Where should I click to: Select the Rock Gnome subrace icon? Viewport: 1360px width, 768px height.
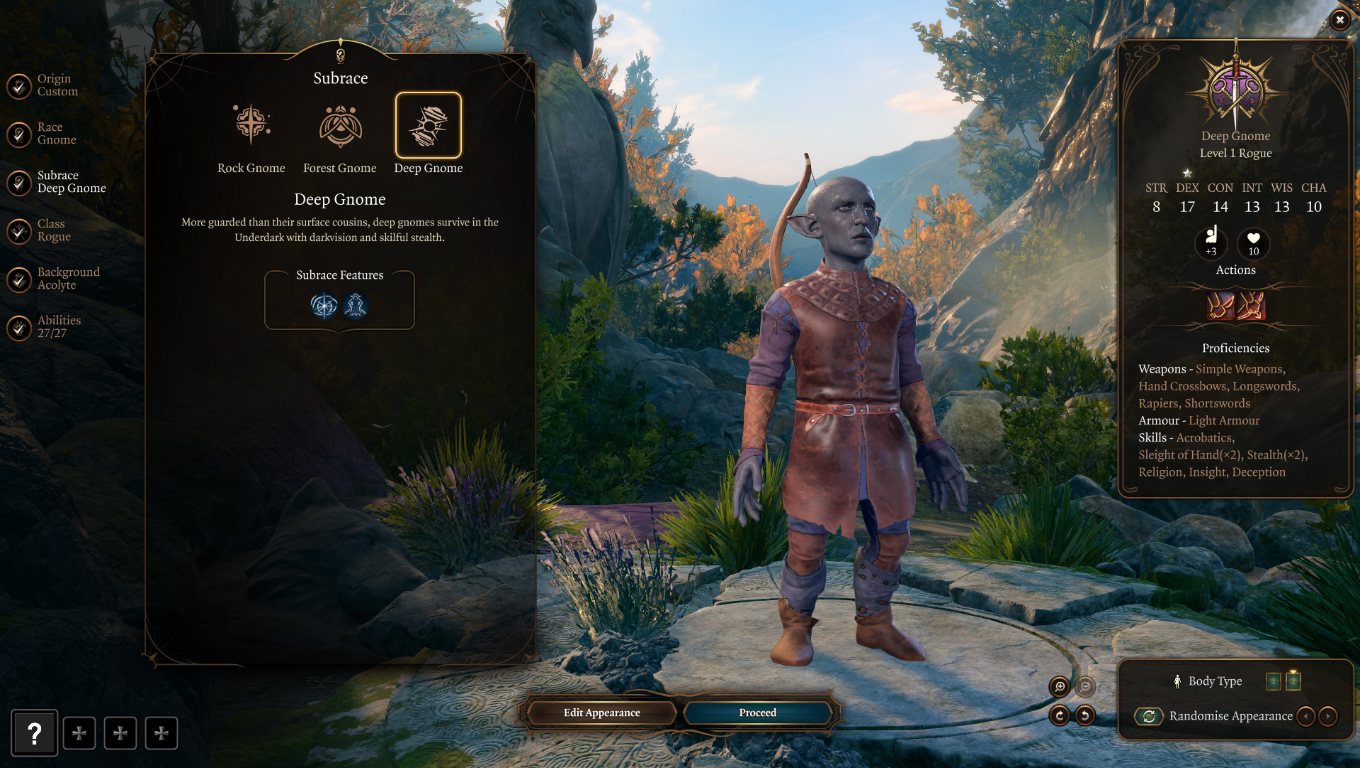pos(251,122)
